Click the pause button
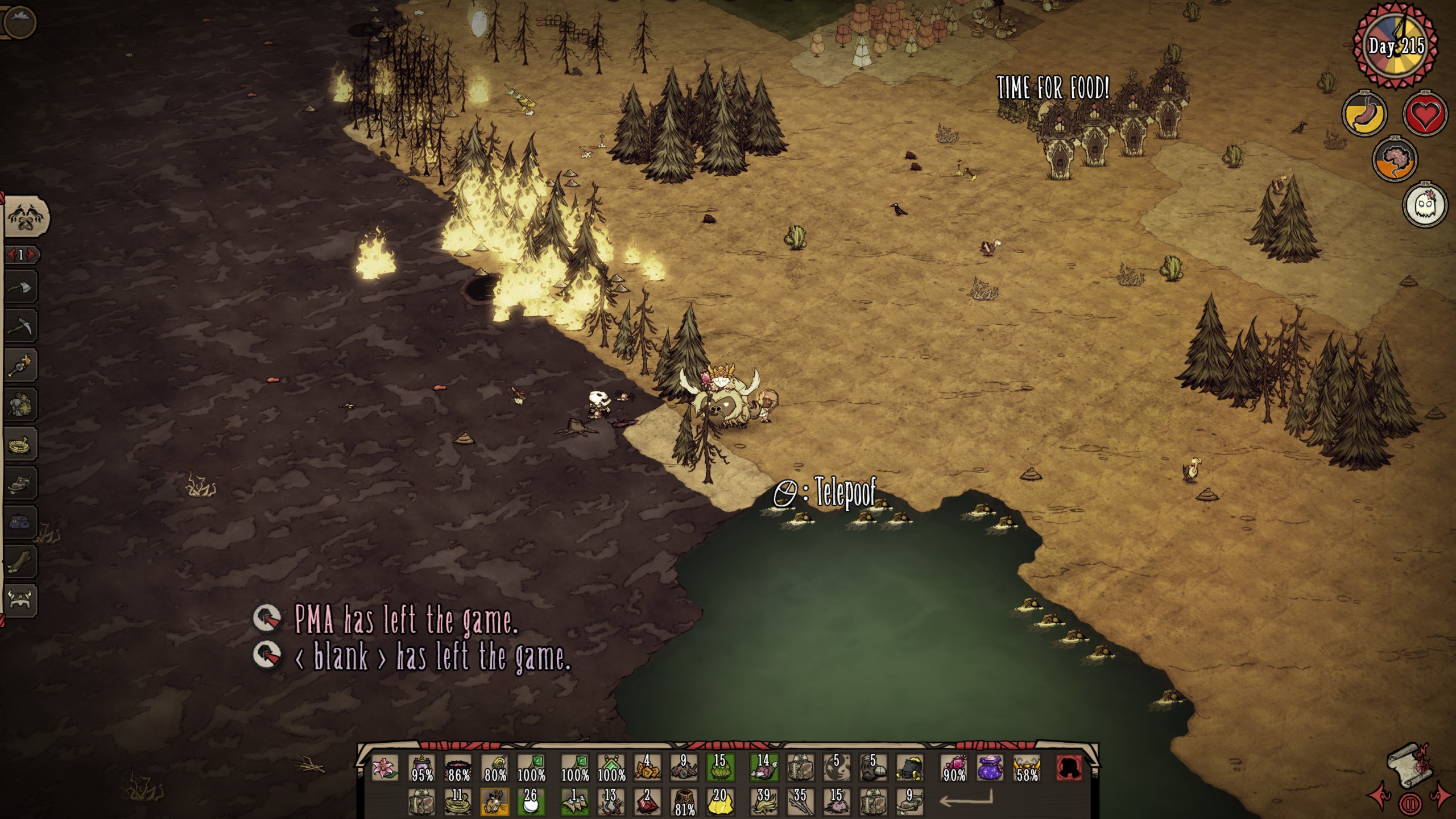Screen dimensions: 1456x819 coord(1408,804)
